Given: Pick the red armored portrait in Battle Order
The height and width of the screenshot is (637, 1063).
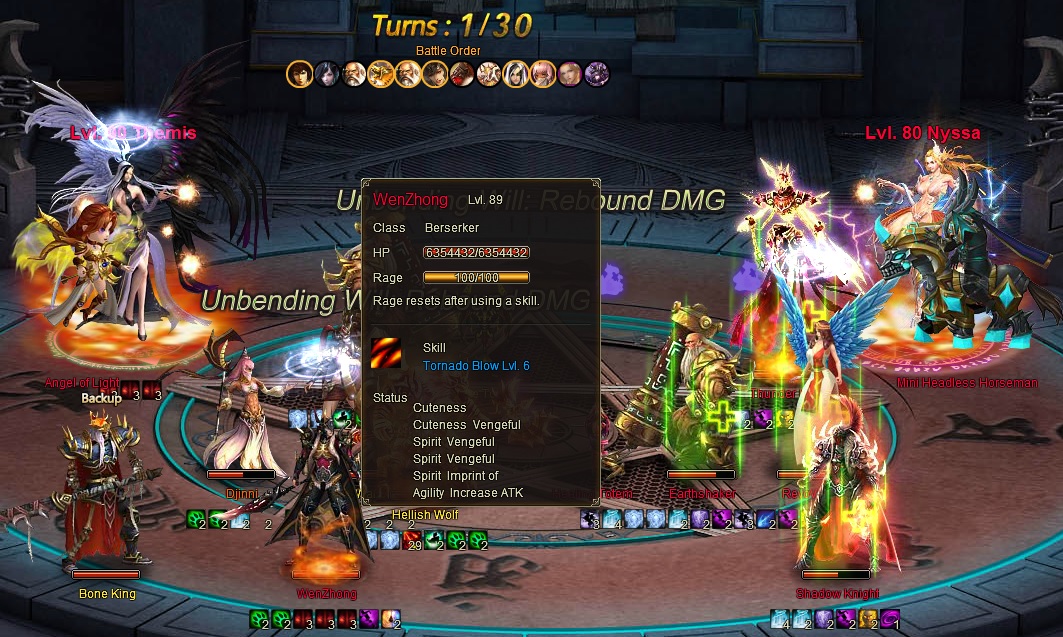Looking at the screenshot, I should click(x=461, y=74).
